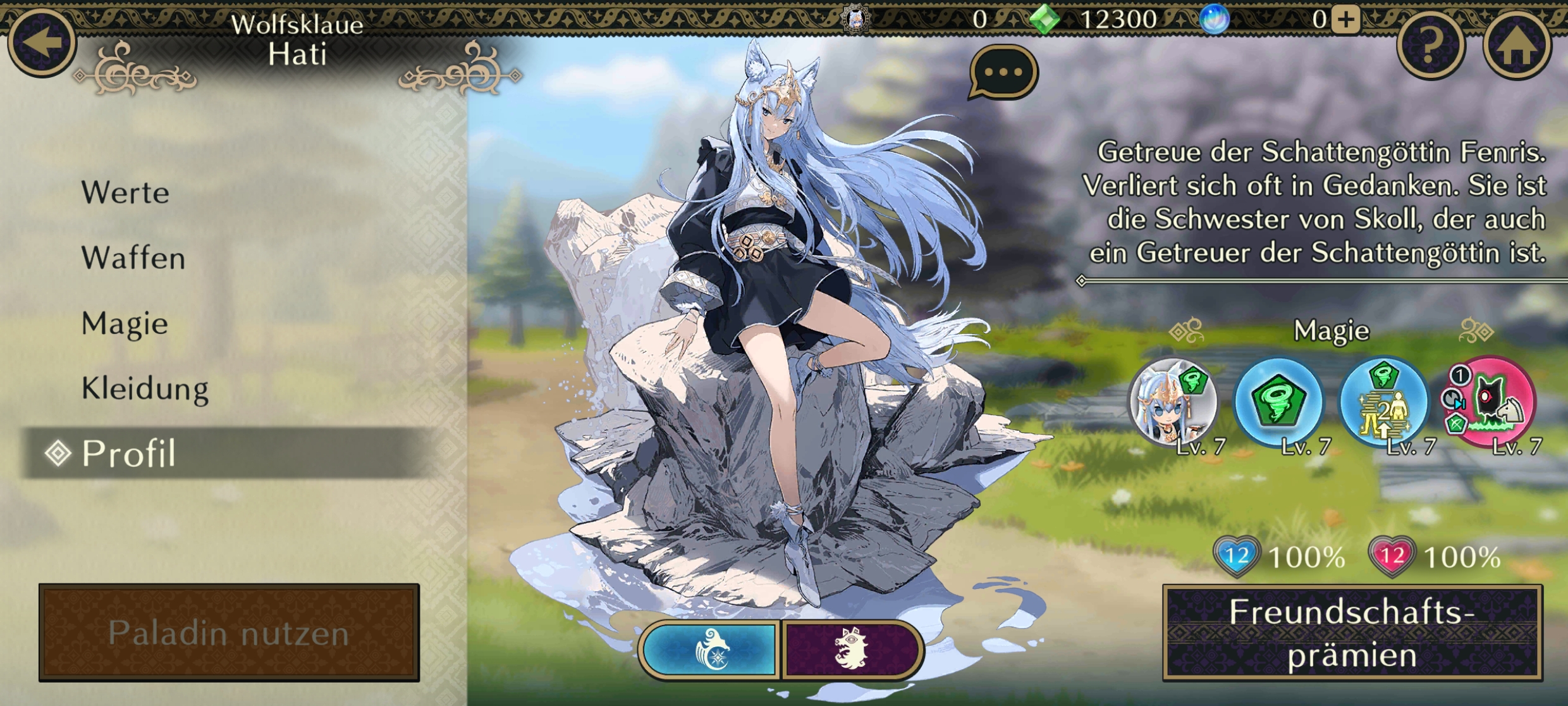Open the speech bubble dialogue button
The image size is (1568, 706).
[1003, 73]
